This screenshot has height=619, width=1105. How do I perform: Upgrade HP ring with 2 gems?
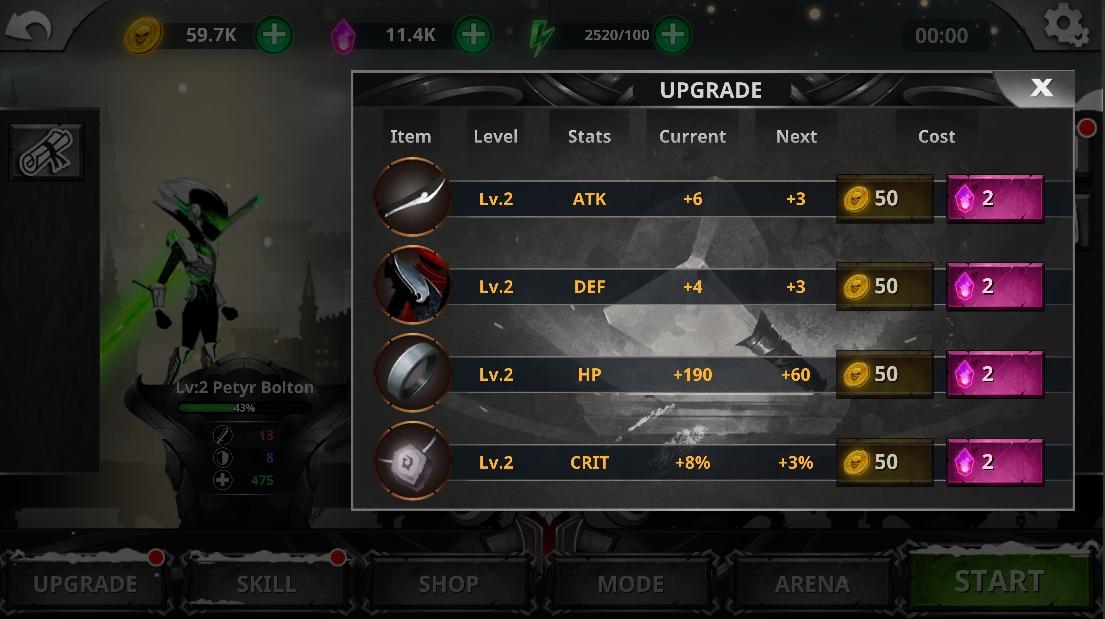click(995, 374)
